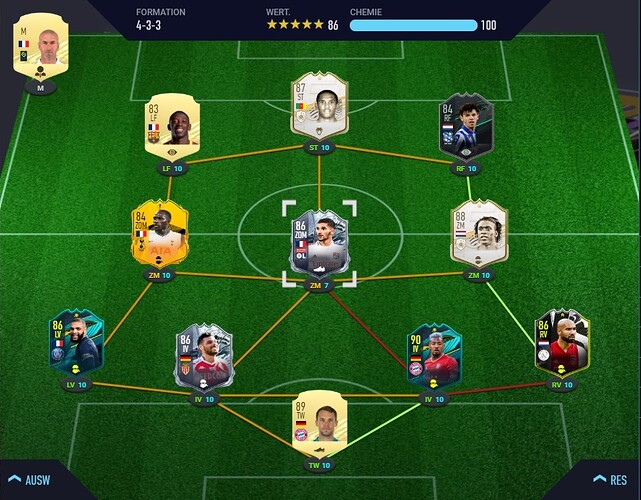Choose the 86-rated RV right back card
Image resolution: width=641 pixels, height=500 pixels.
click(562, 343)
